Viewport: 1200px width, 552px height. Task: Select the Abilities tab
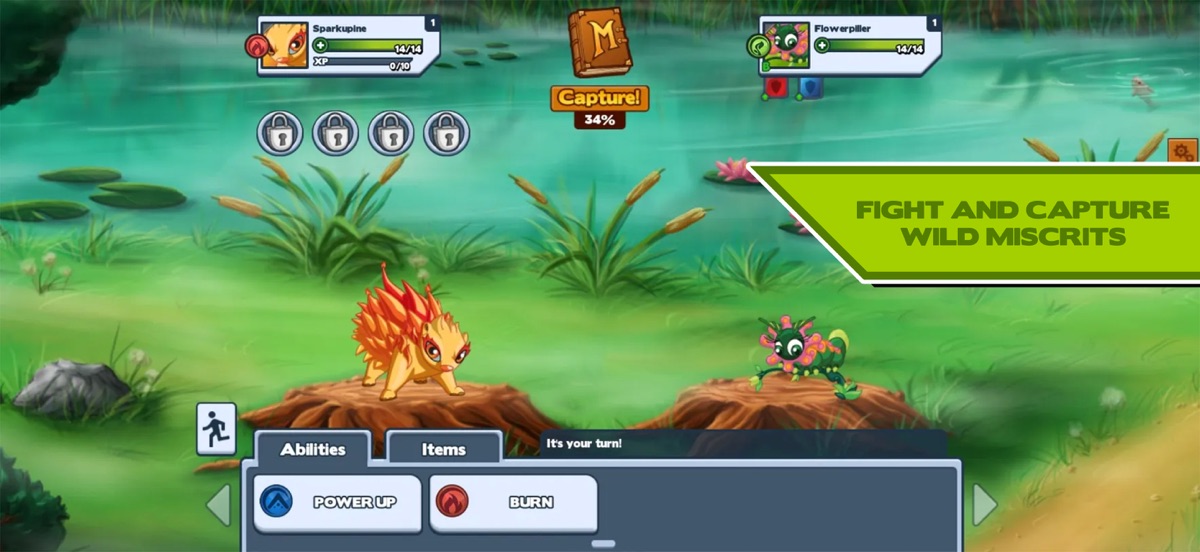tap(312, 449)
